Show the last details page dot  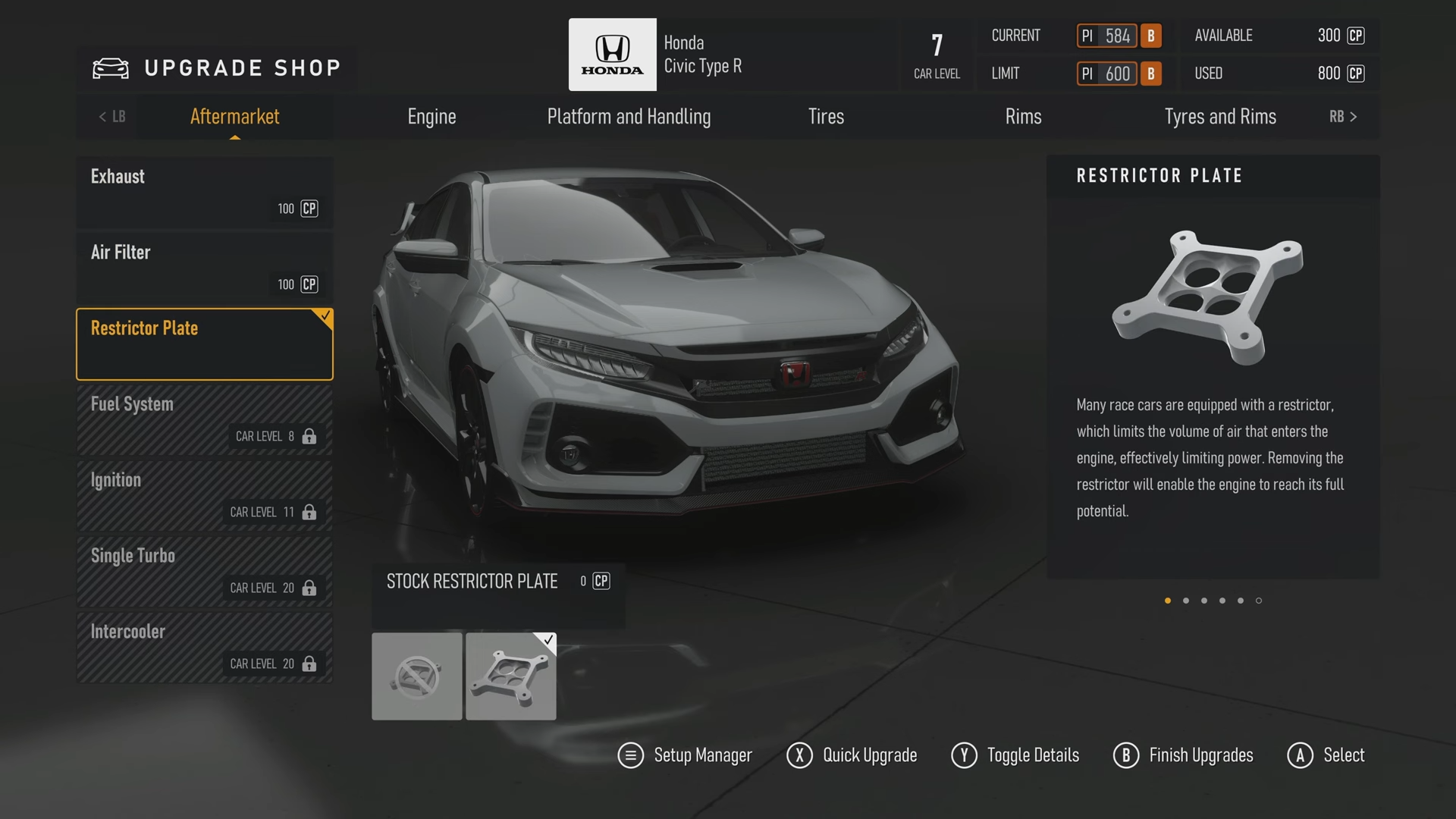tap(1259, 601)
